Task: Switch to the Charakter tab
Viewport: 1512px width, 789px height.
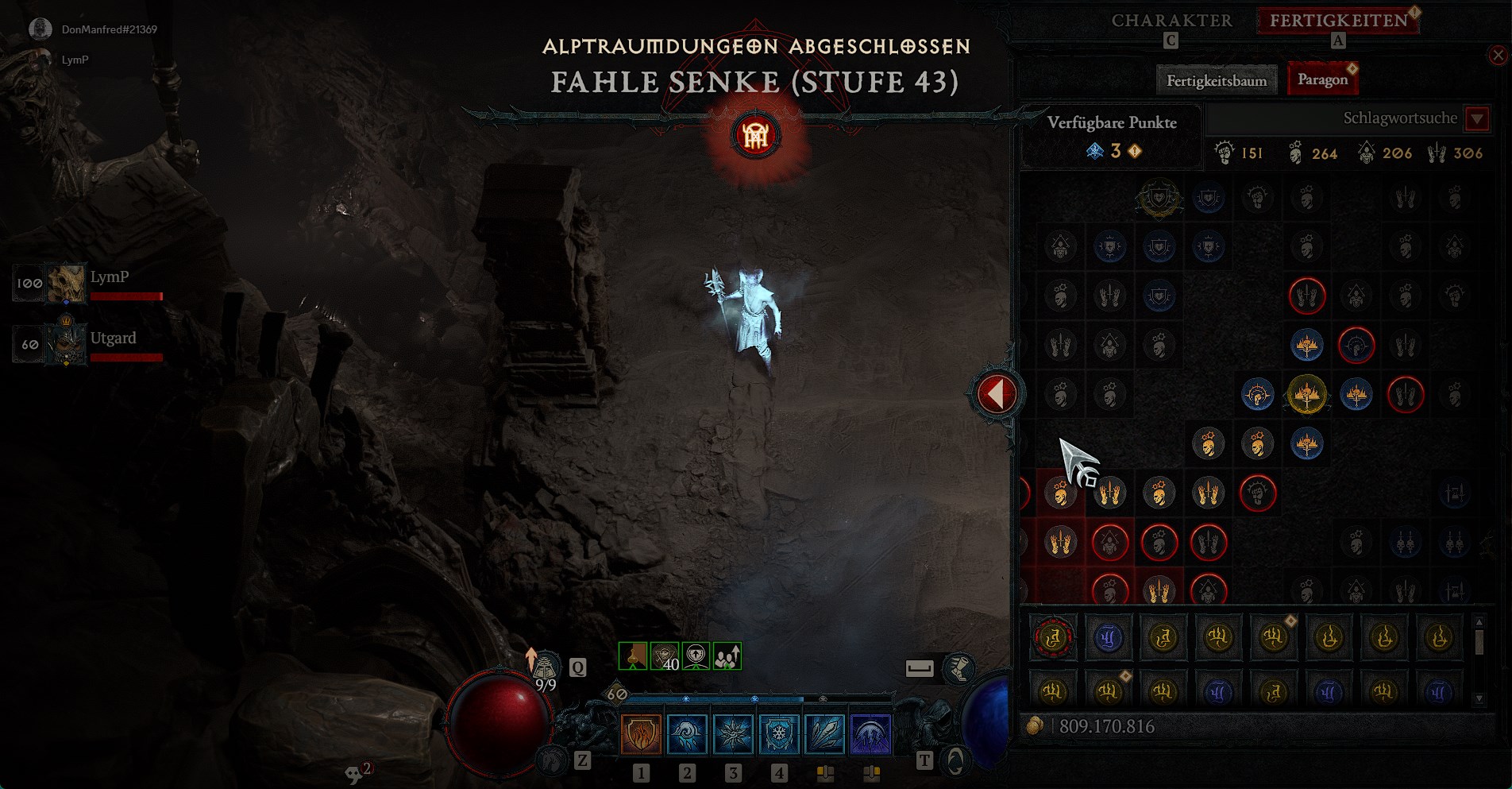Action: (1171, 21)
